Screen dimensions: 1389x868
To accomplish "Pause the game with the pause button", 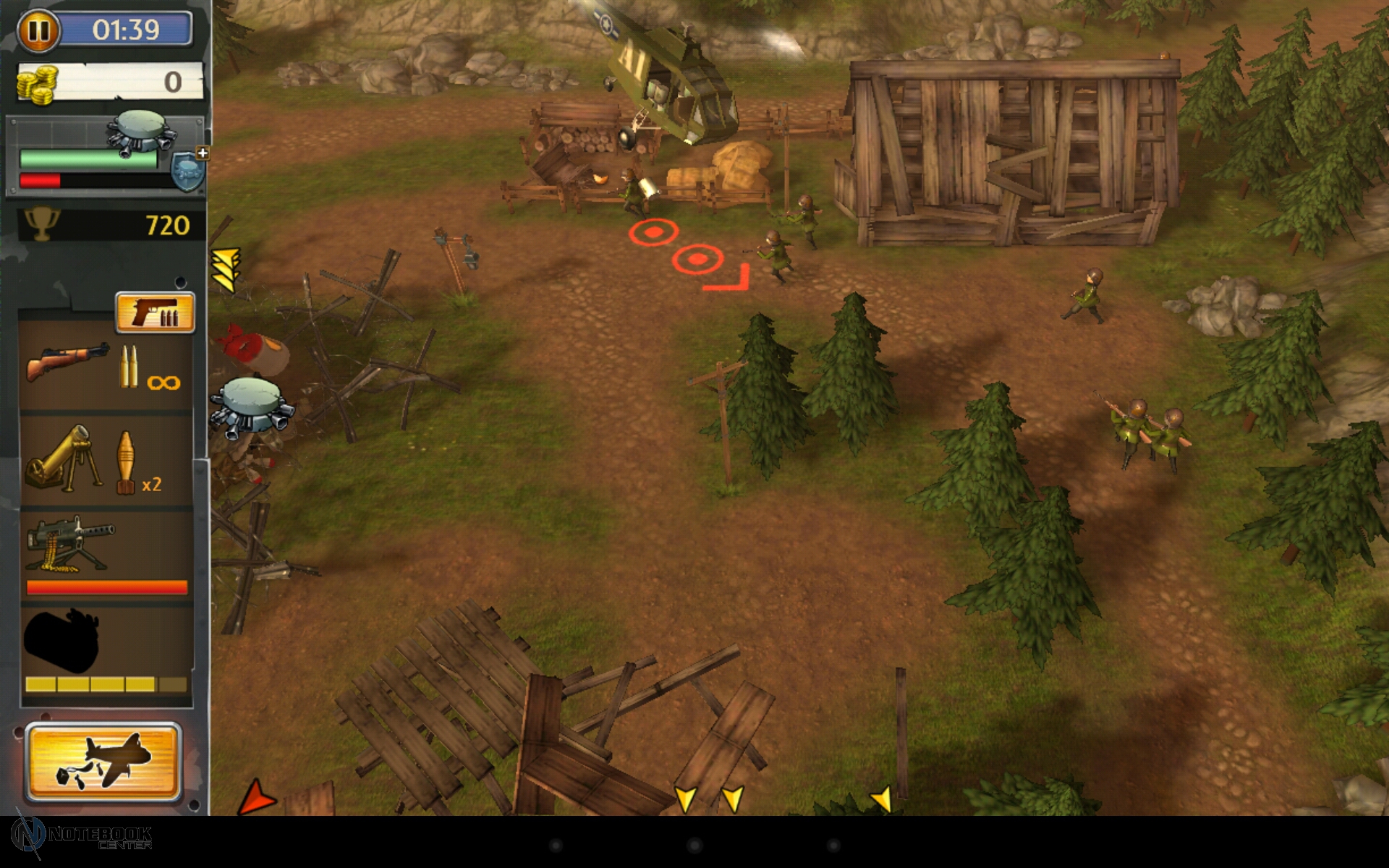I will click(38, 31).
